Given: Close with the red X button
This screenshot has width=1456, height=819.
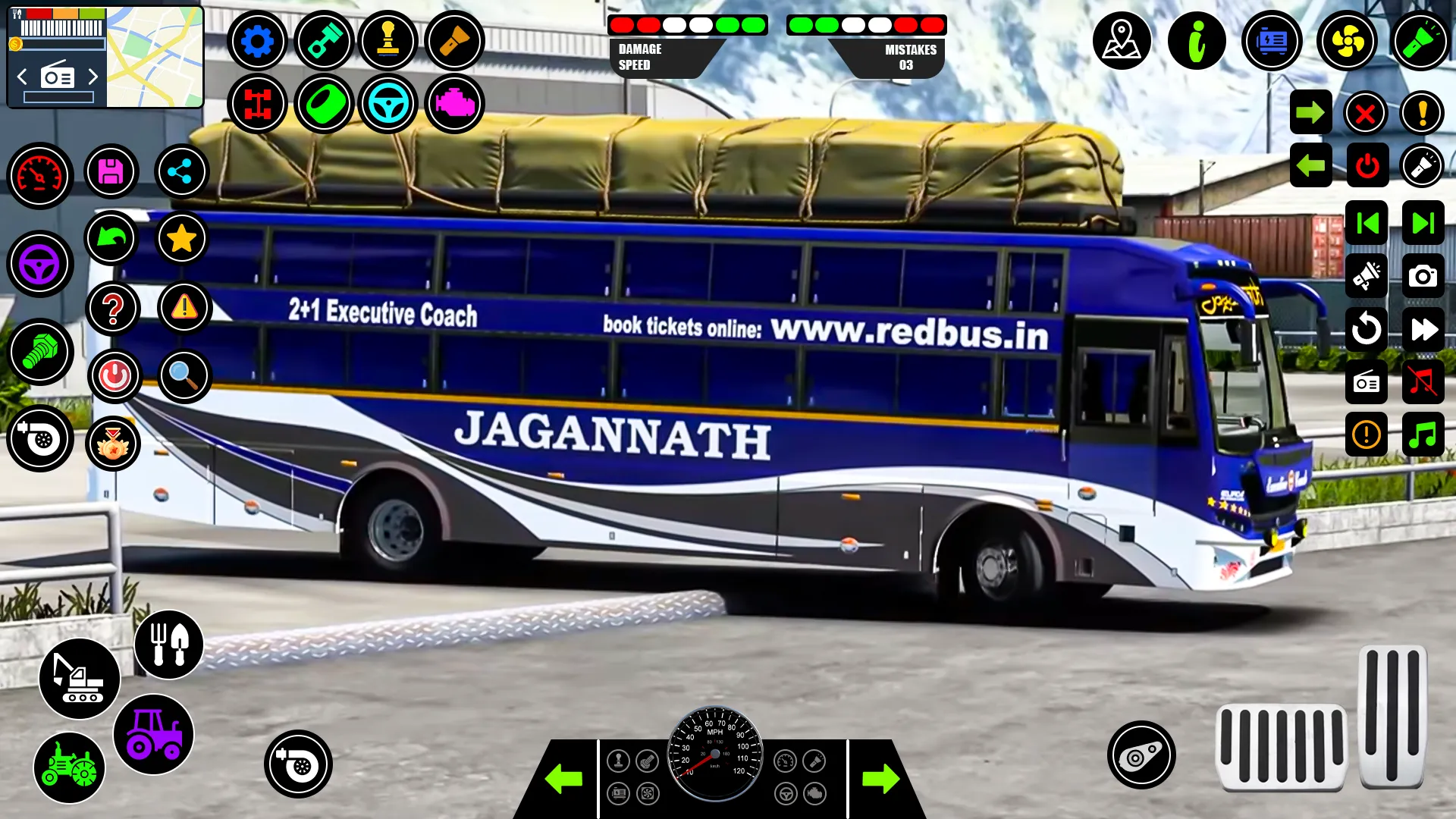Looking at the screenshot, I should click(x=1365, y=114).
